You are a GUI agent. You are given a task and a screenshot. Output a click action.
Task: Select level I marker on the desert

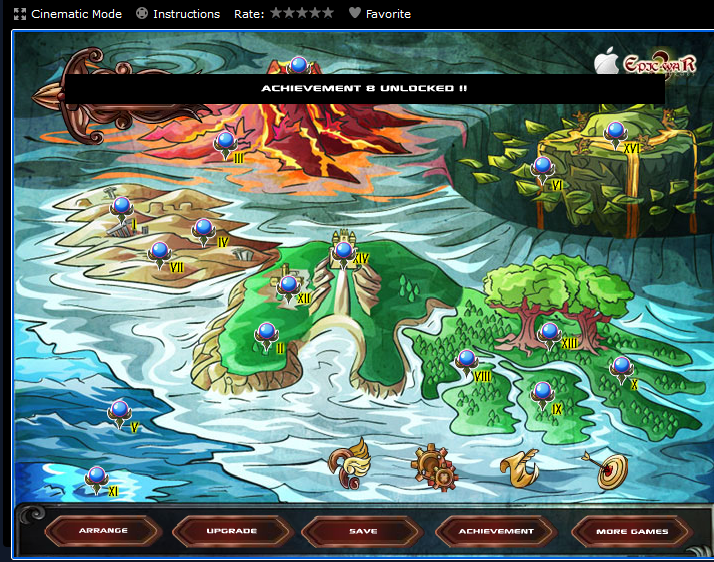pos(121,208)
